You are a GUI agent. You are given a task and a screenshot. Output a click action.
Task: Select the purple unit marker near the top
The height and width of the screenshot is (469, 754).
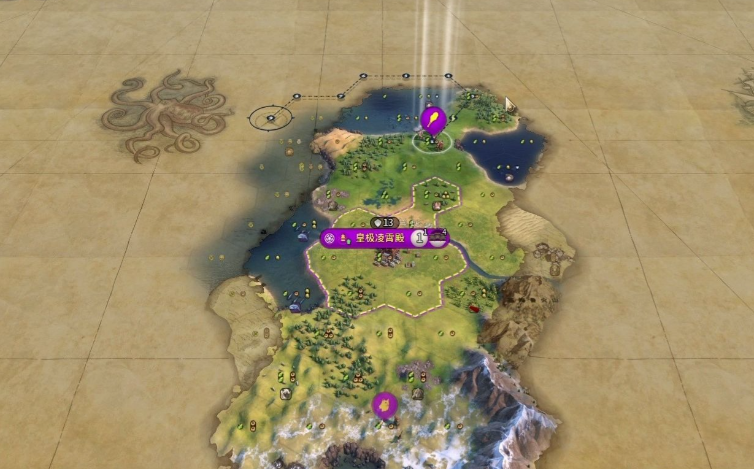tap(434, 120)
